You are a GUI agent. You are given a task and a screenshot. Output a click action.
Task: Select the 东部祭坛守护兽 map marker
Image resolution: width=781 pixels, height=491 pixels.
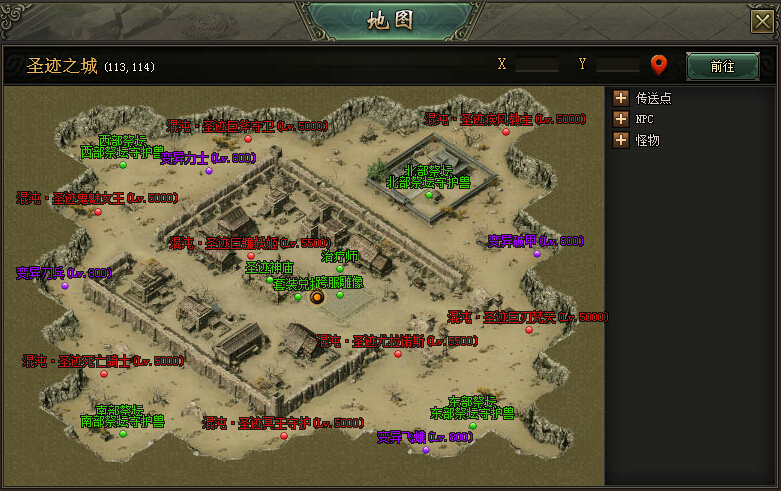473,425
